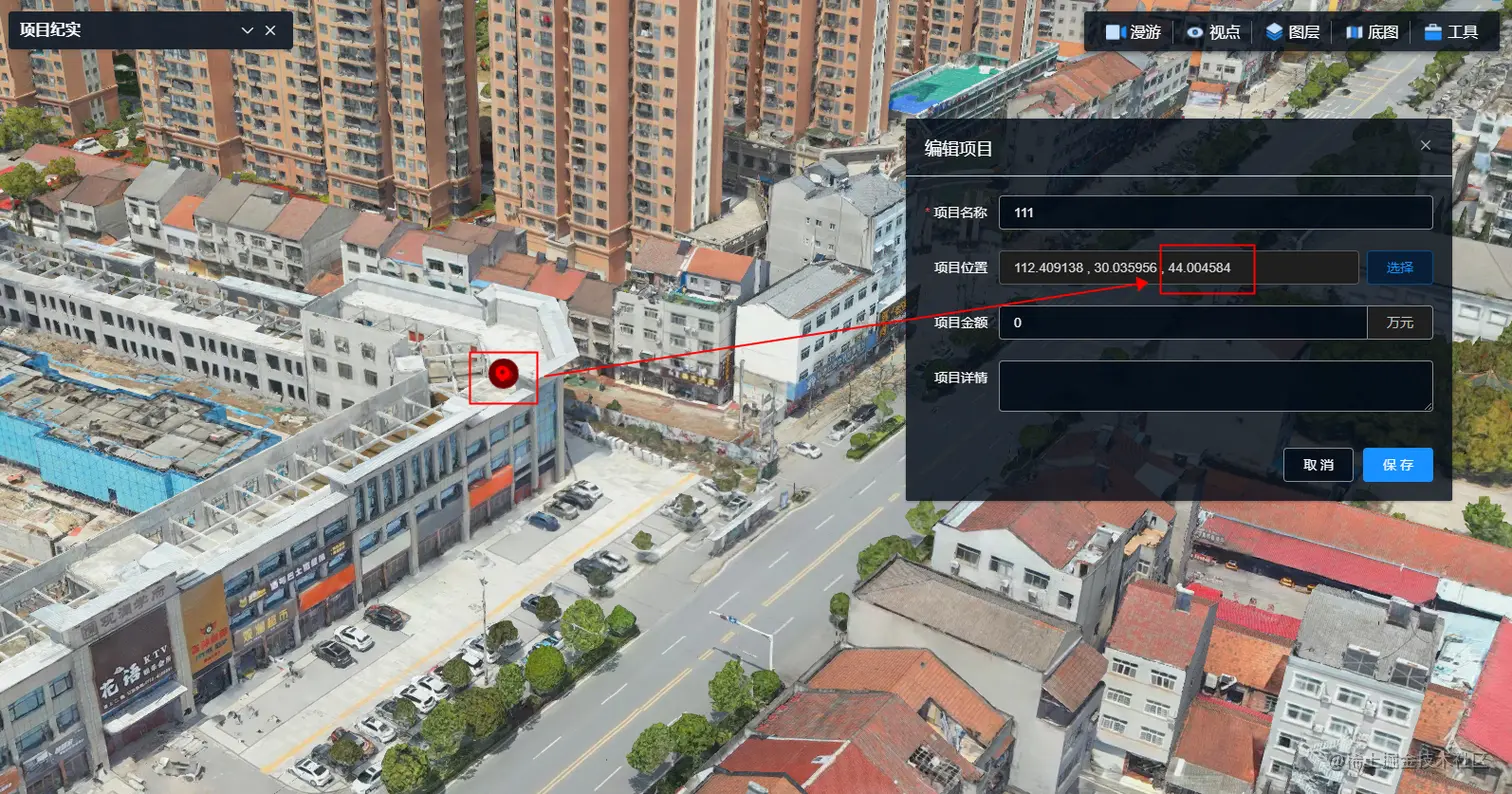This screenshot has width=1512, height=794.
Task: Select the red project marker on map
Action: tap(504, 374)
